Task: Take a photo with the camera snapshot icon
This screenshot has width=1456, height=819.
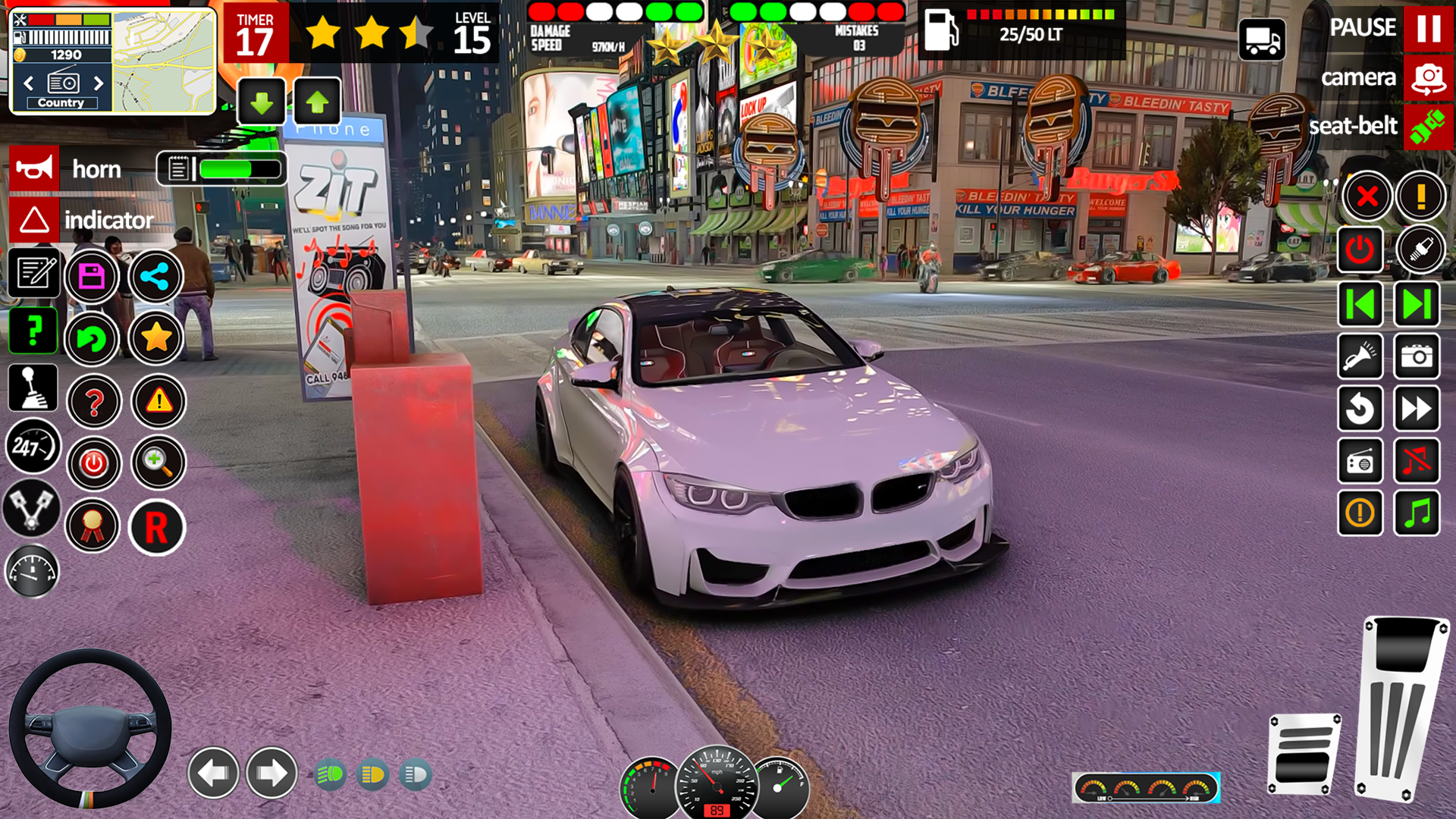Action: point(1417,356)
